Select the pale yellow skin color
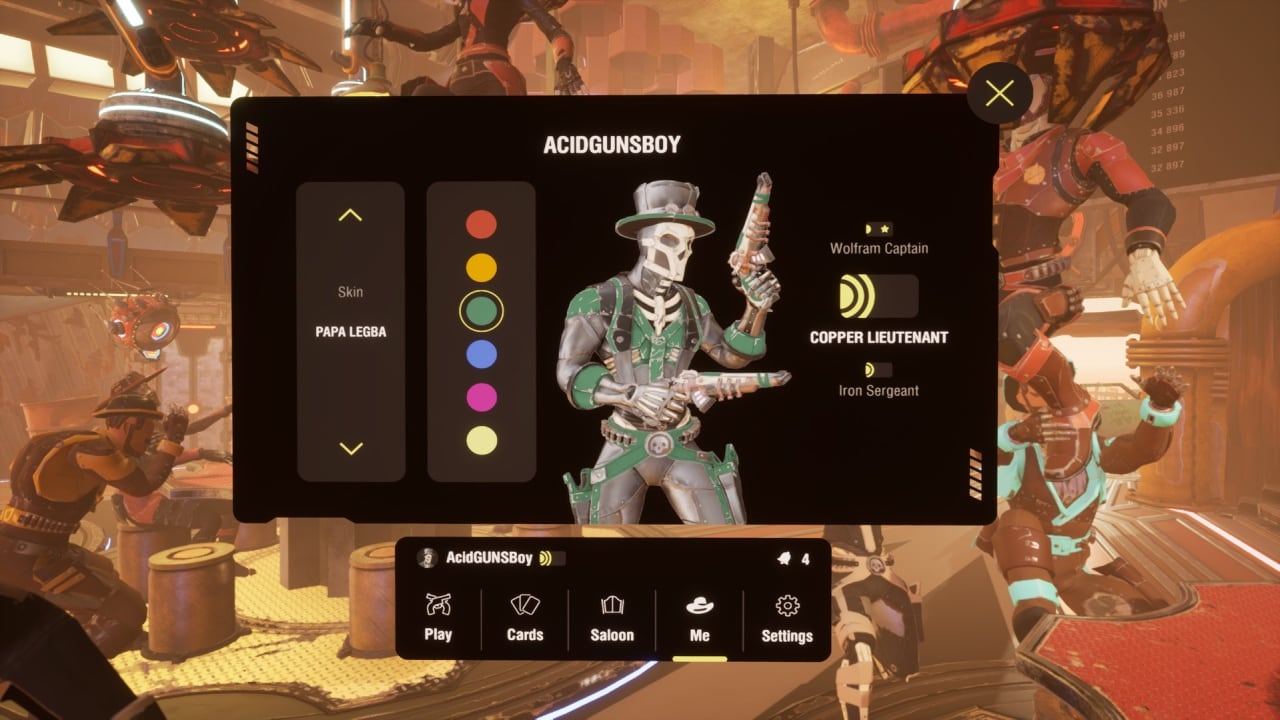Image resolution: width=1280 pixels, height=720 pixels. pyautogui.click(x=481, y=440)
